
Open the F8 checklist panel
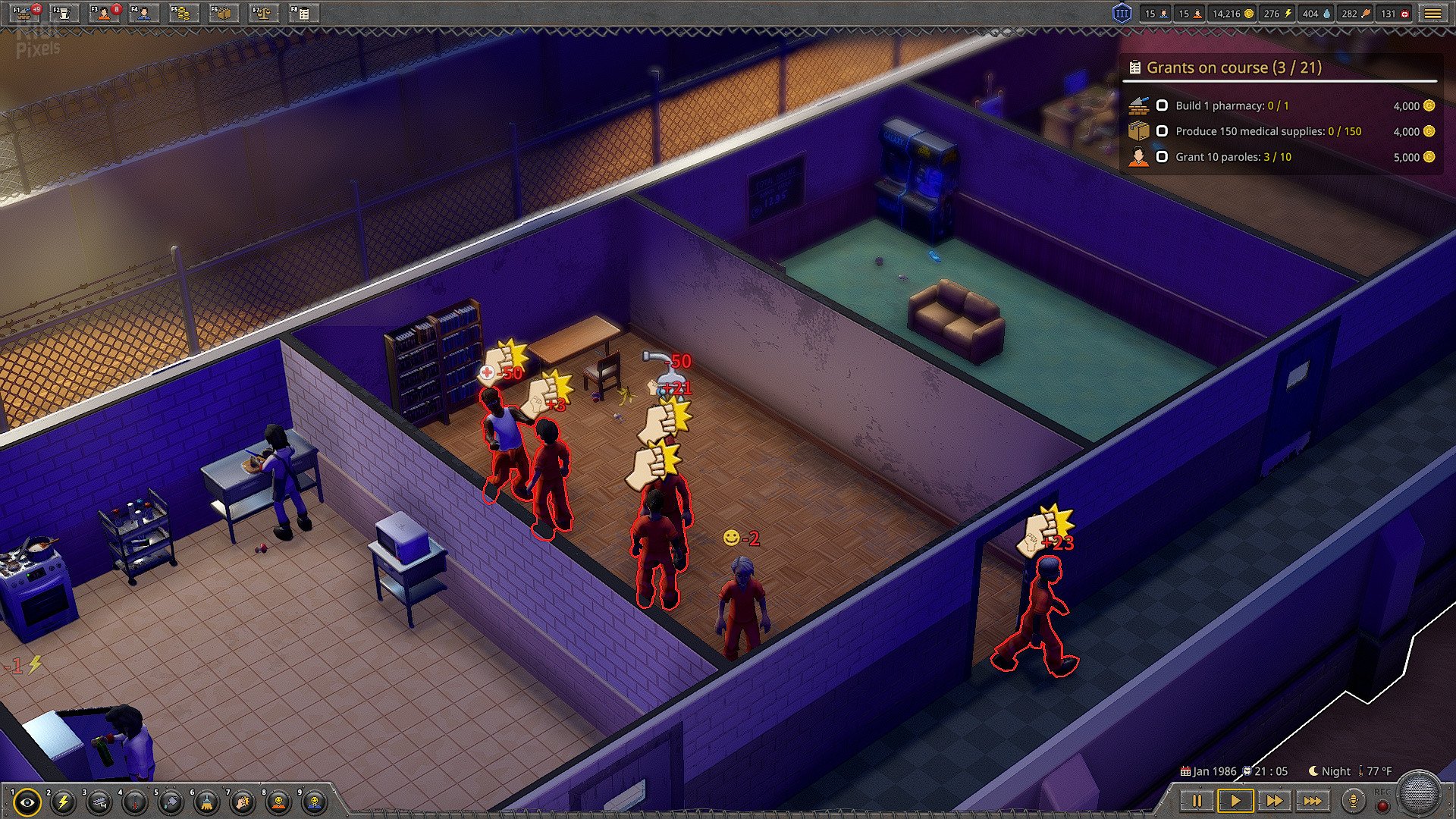pyautogui.click(x=303, y=13)
